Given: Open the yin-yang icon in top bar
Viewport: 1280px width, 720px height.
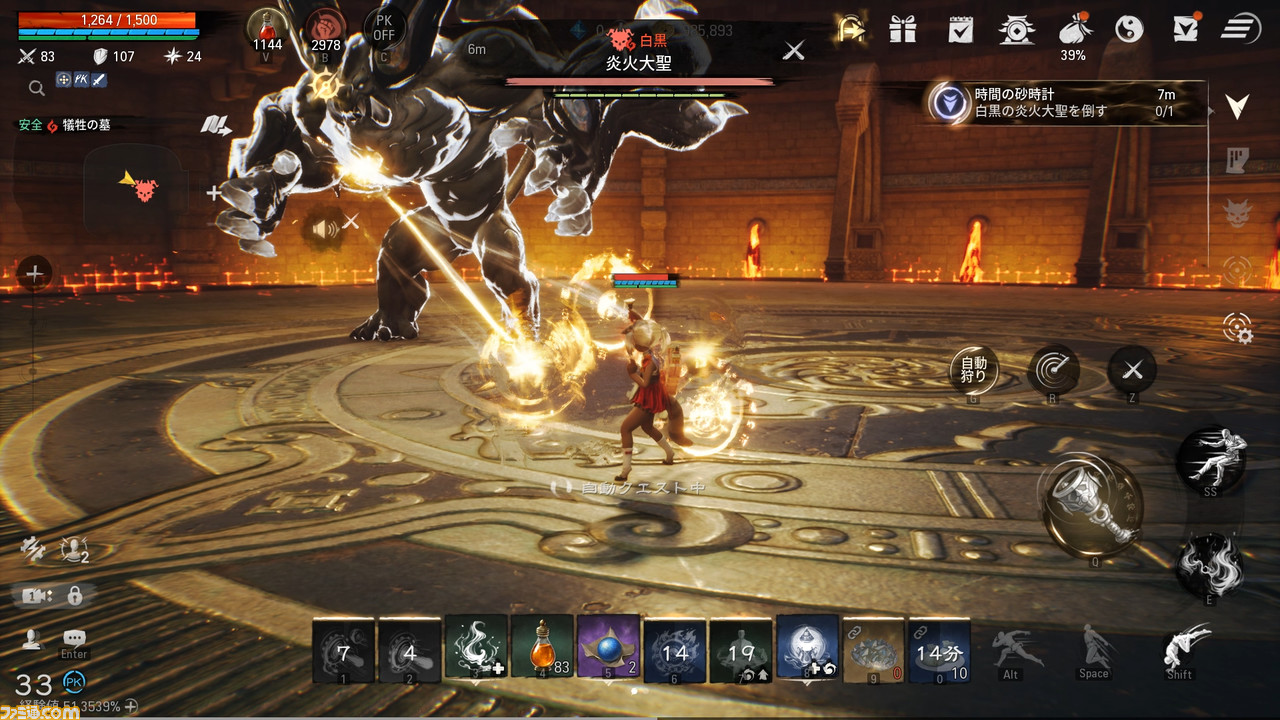Looking at the screenshot, I should click(1129, 28).
